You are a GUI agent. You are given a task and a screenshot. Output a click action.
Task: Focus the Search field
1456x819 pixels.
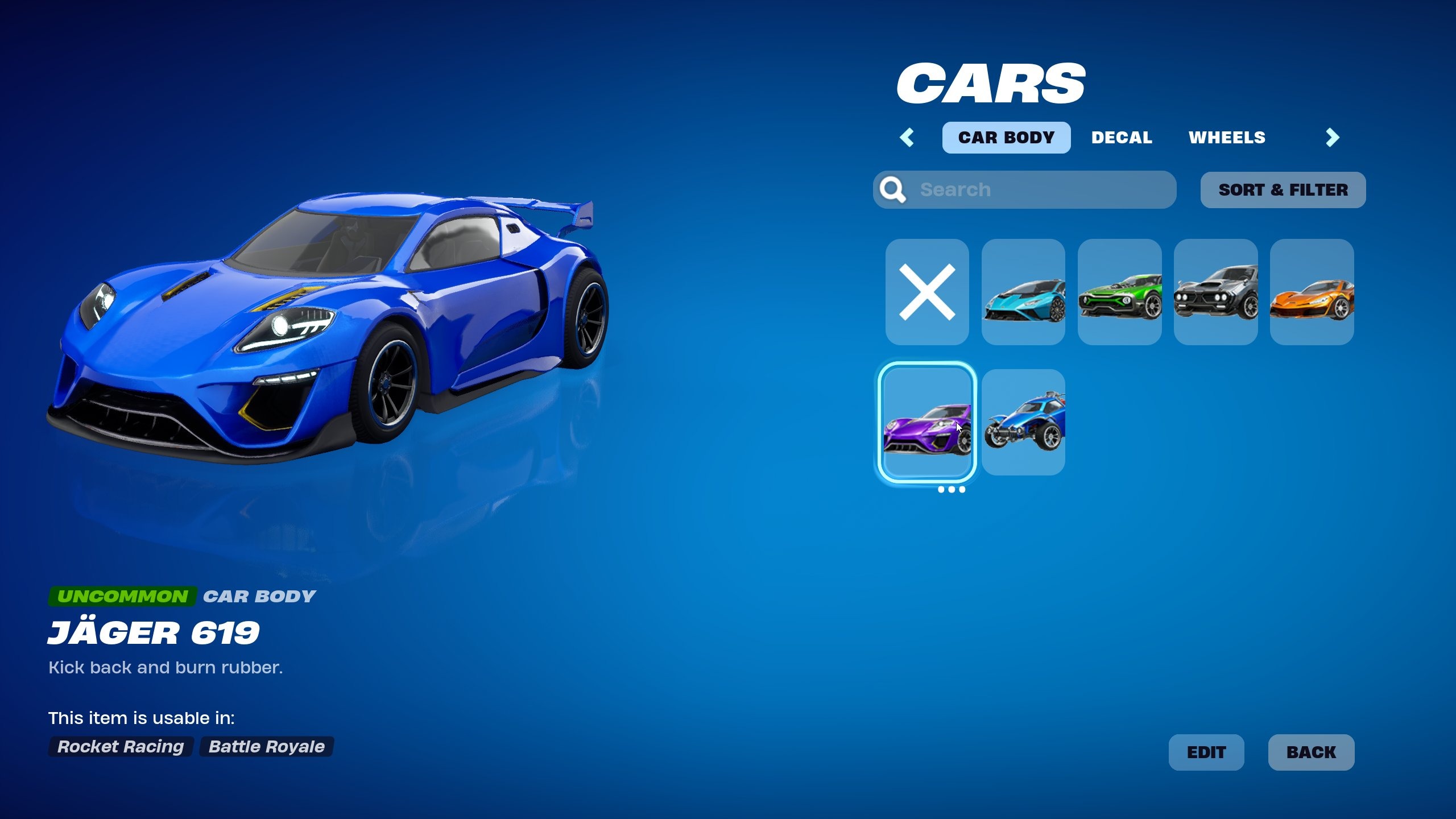click(1035, 190)
